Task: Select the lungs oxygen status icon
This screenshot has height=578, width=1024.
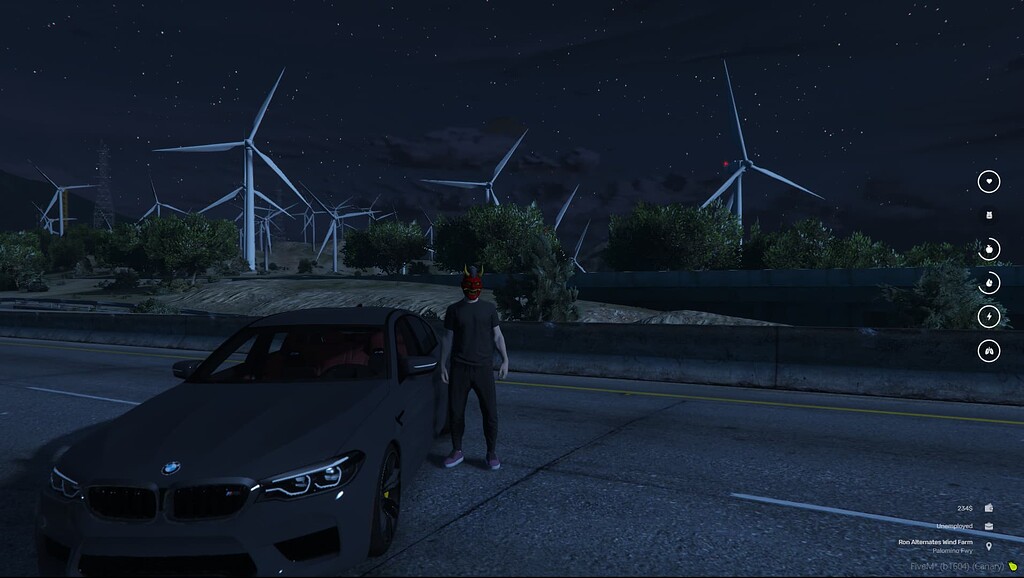Action: tap(988, 351)
